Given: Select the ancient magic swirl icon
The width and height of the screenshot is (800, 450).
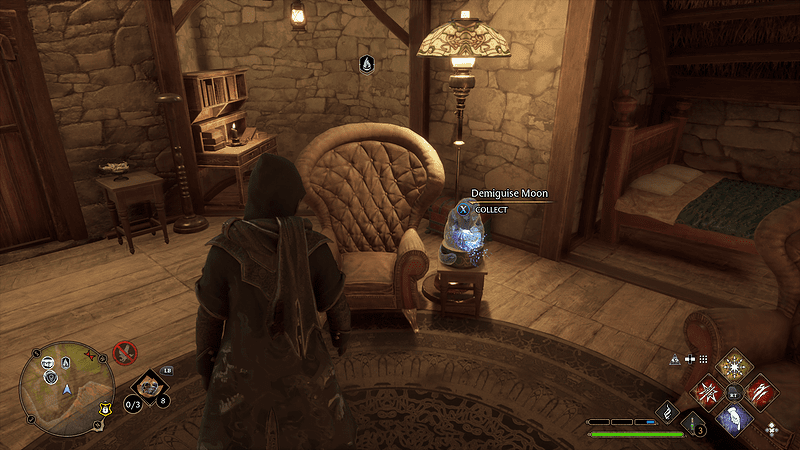Looking at the screenshot, I should (666, 411).
